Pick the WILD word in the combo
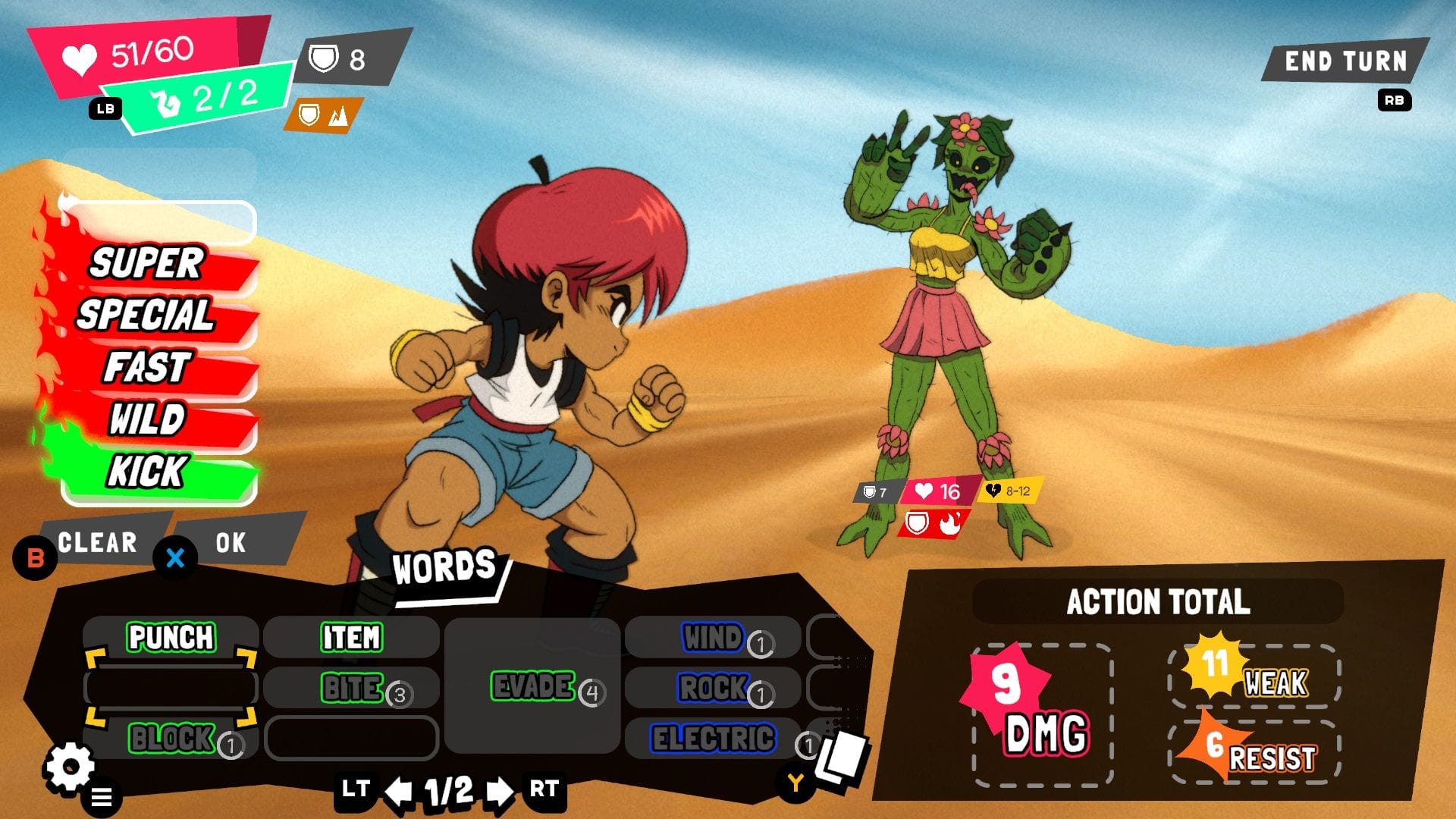 148,419
